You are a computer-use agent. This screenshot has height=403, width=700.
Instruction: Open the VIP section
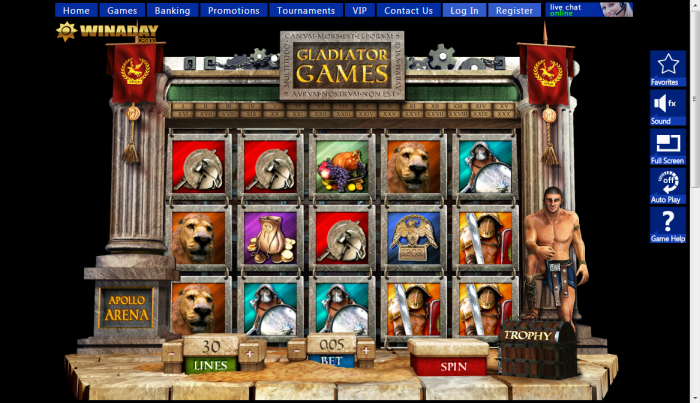pos(359,11)
